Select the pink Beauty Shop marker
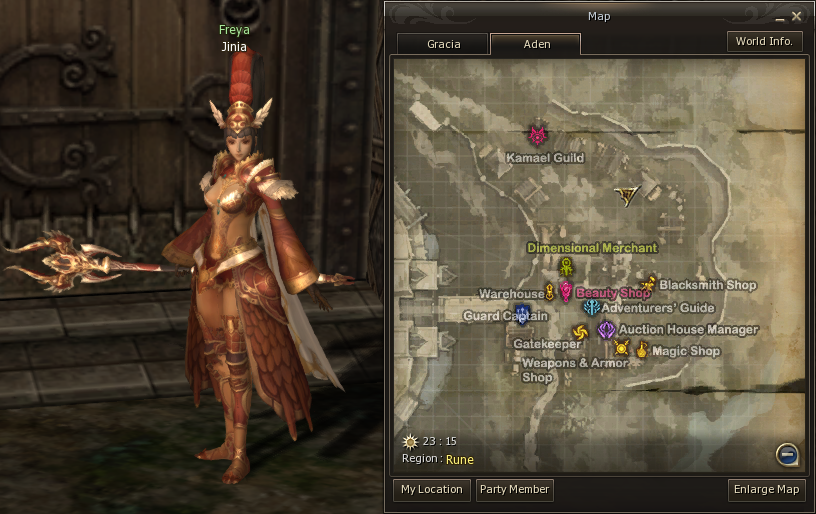 pos(565,291)
